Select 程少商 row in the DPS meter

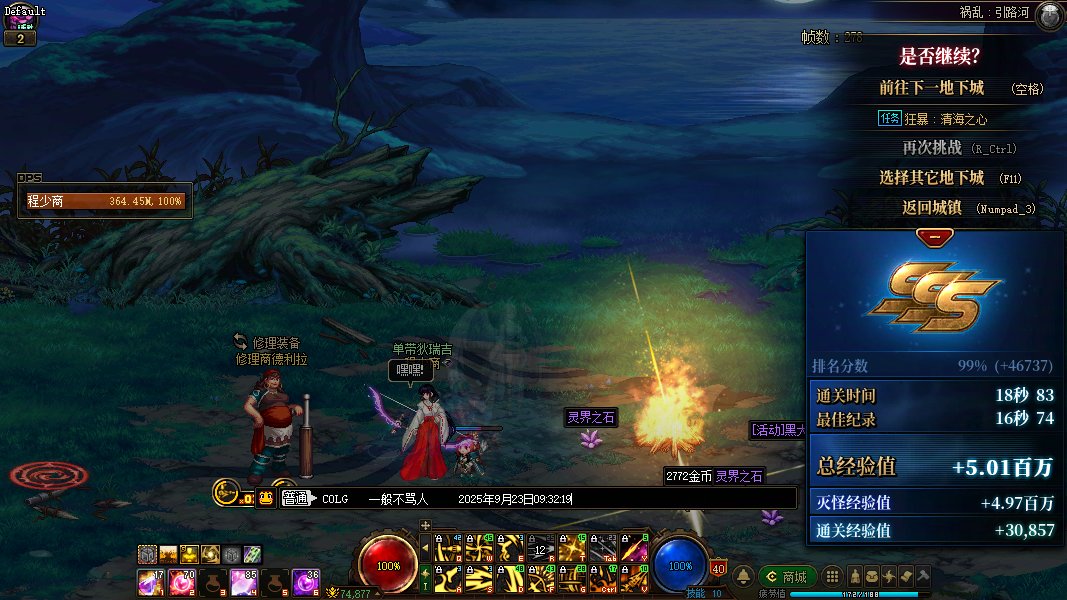tap(105, 201)
